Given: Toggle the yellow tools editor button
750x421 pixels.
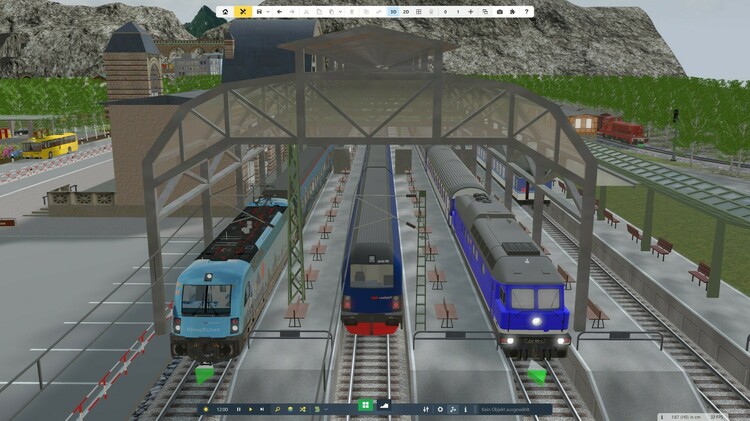Looking at the screenshot, I should click(x=243, y=12).
